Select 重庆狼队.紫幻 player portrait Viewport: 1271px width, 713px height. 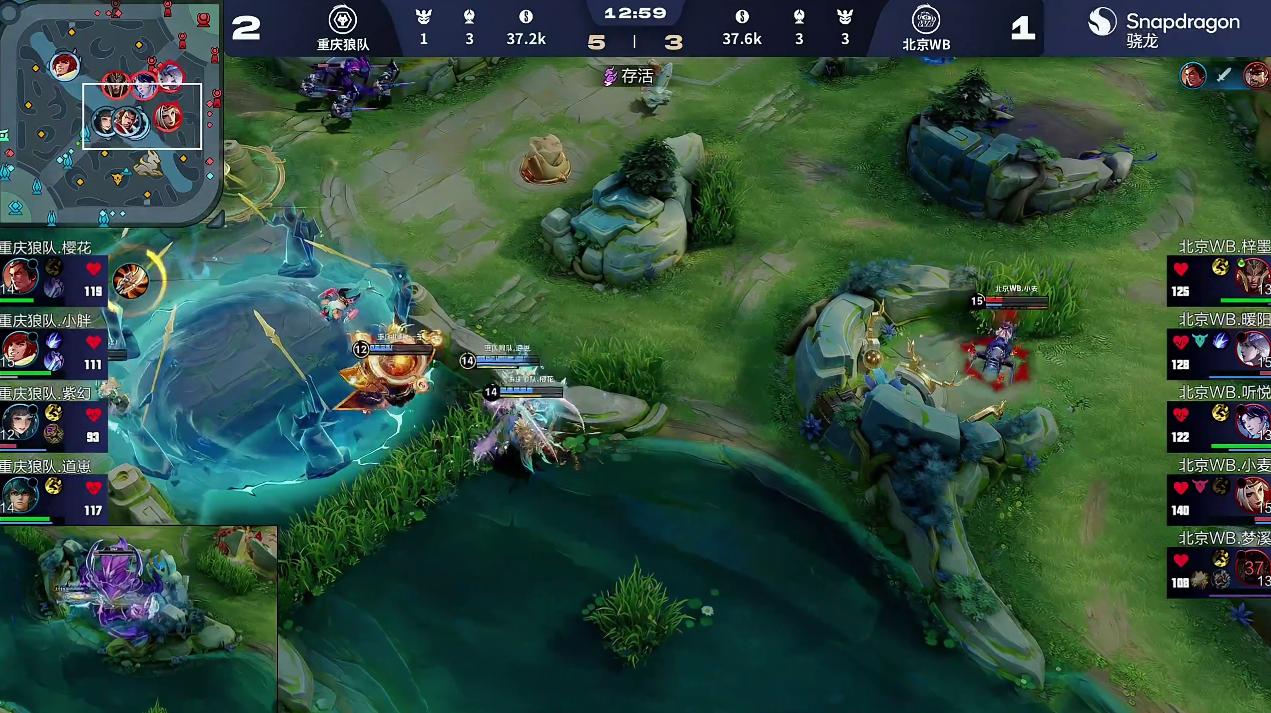(19, 421)
